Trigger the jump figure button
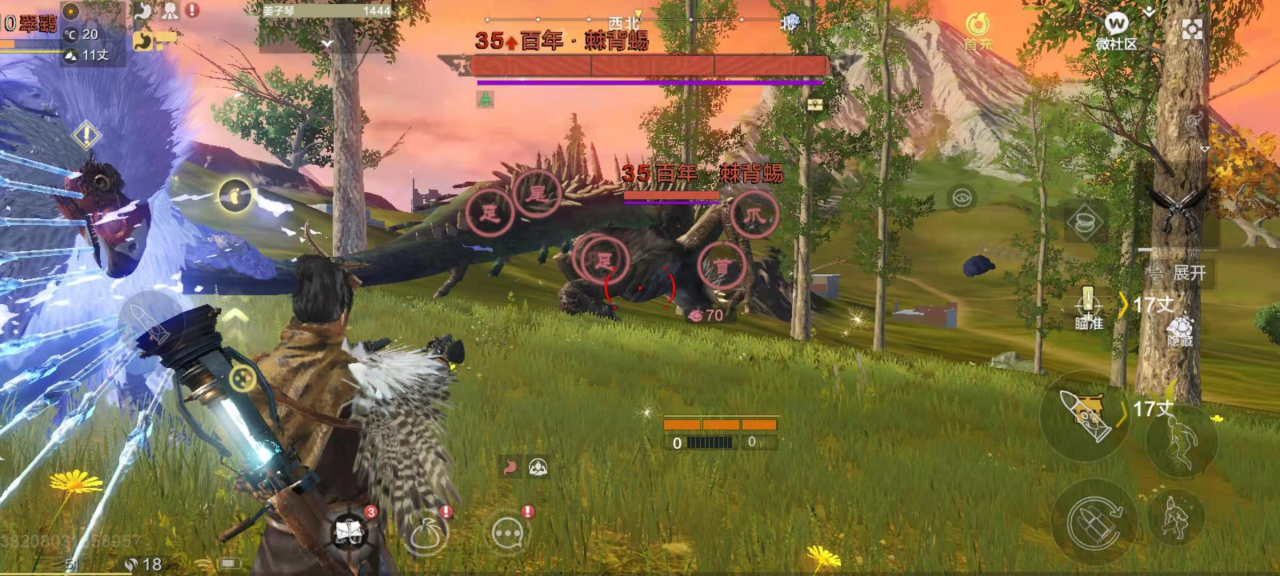 click(1181, 439)
